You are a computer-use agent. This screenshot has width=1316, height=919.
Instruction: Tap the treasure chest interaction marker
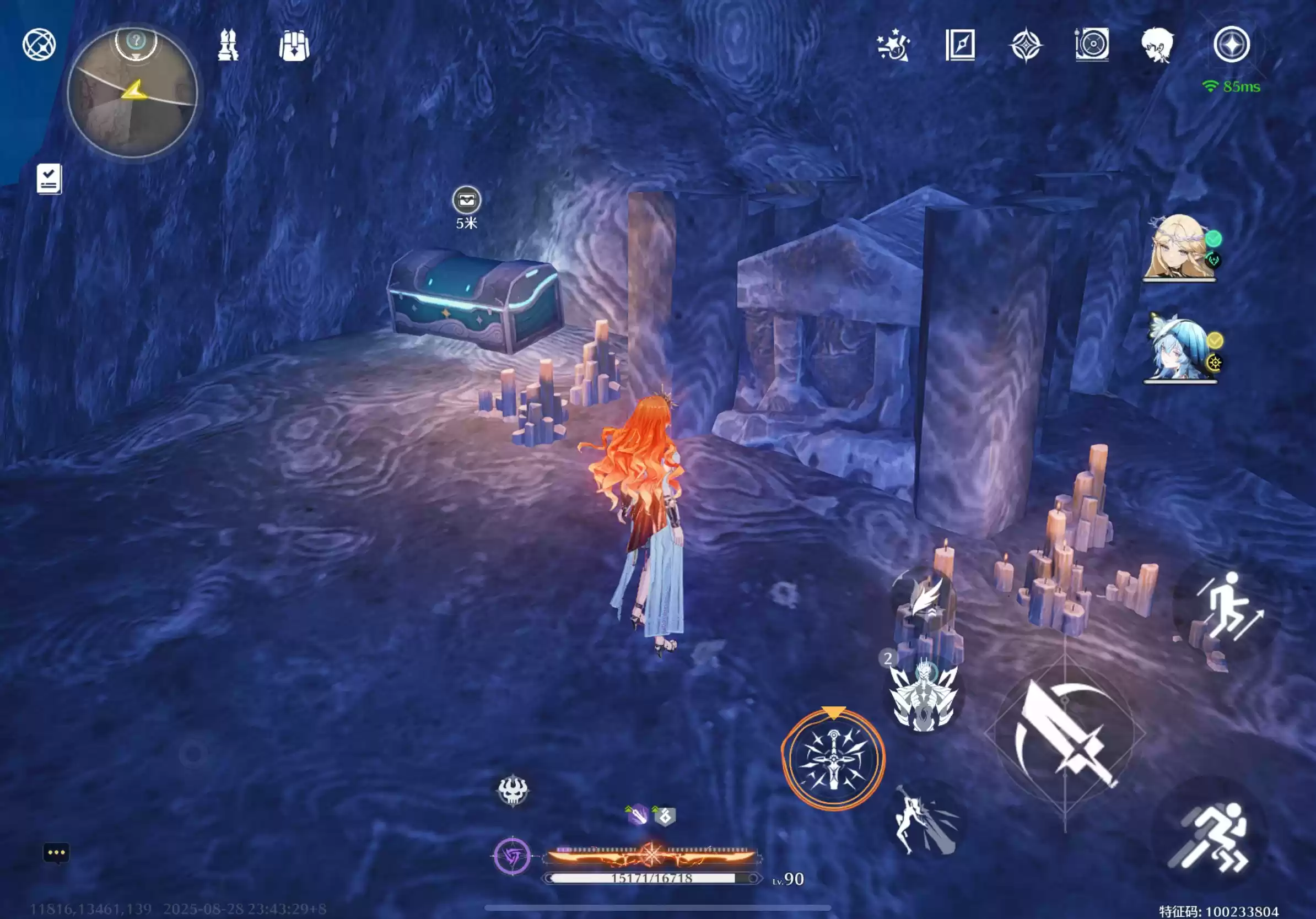coord(467,201)
